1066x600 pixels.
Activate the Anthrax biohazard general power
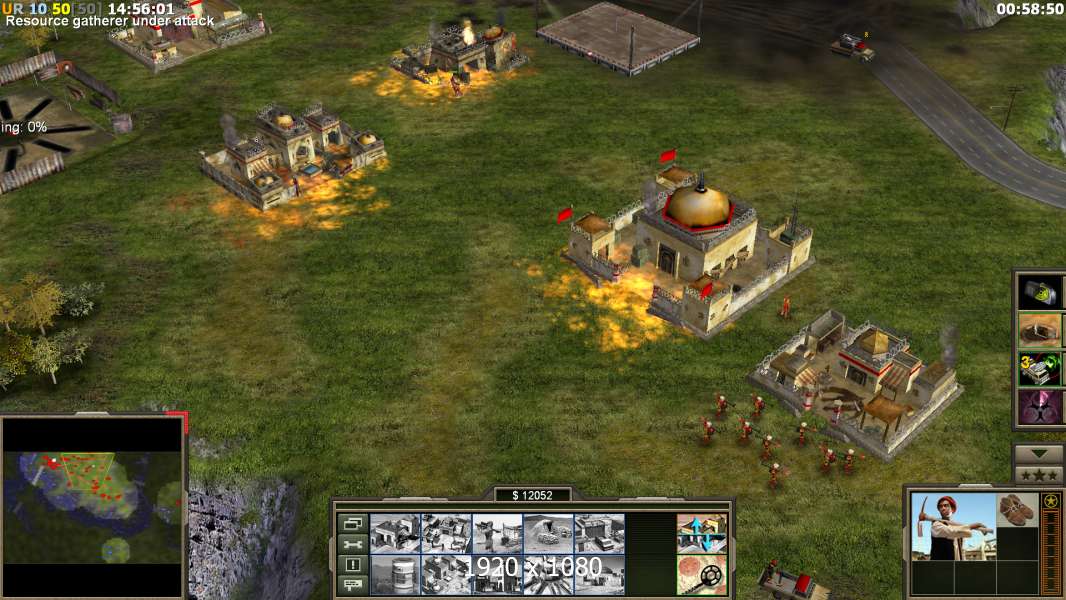[x=1039, y=407]
